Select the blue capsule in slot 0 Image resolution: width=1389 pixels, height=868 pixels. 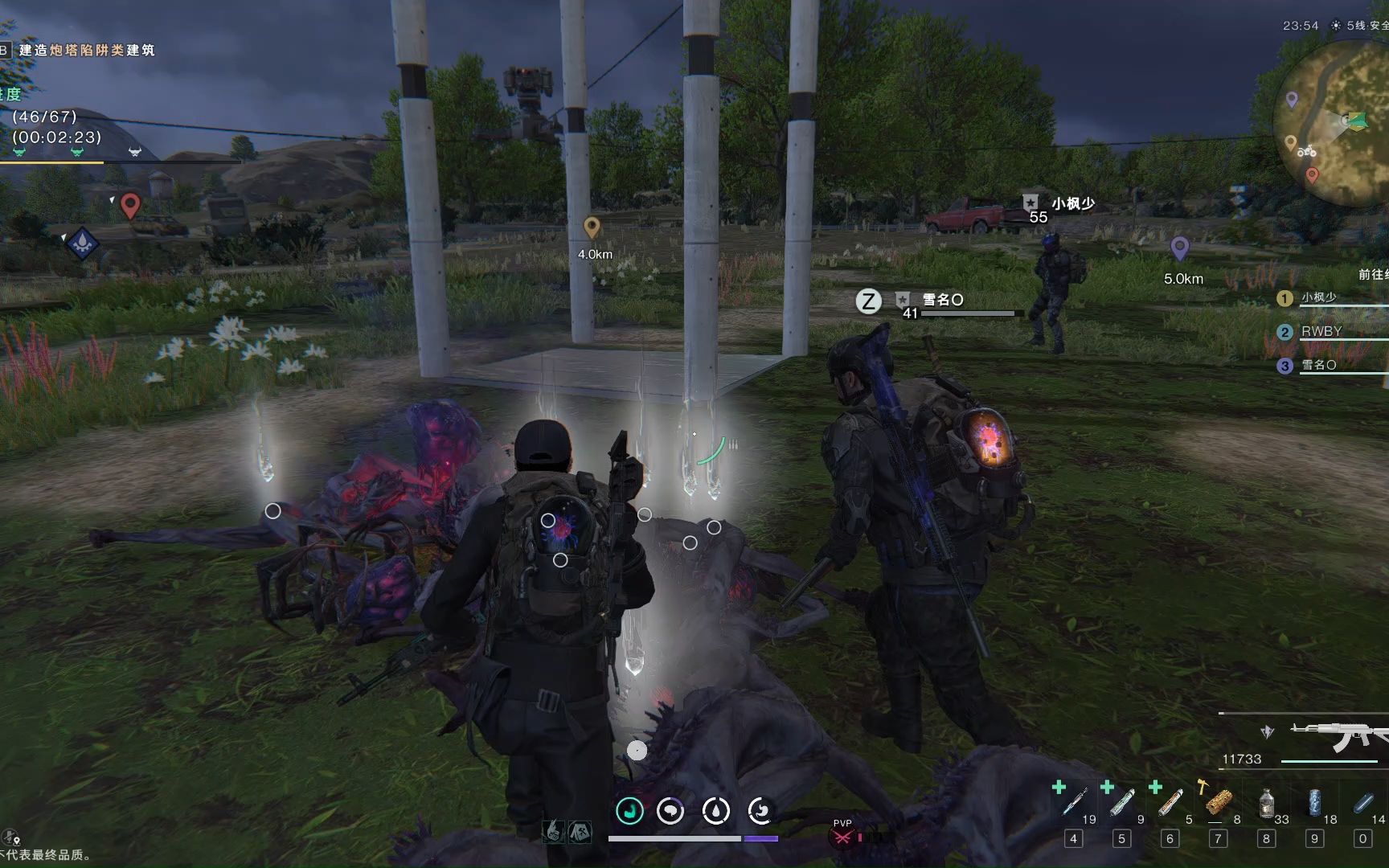(1363, 802)
